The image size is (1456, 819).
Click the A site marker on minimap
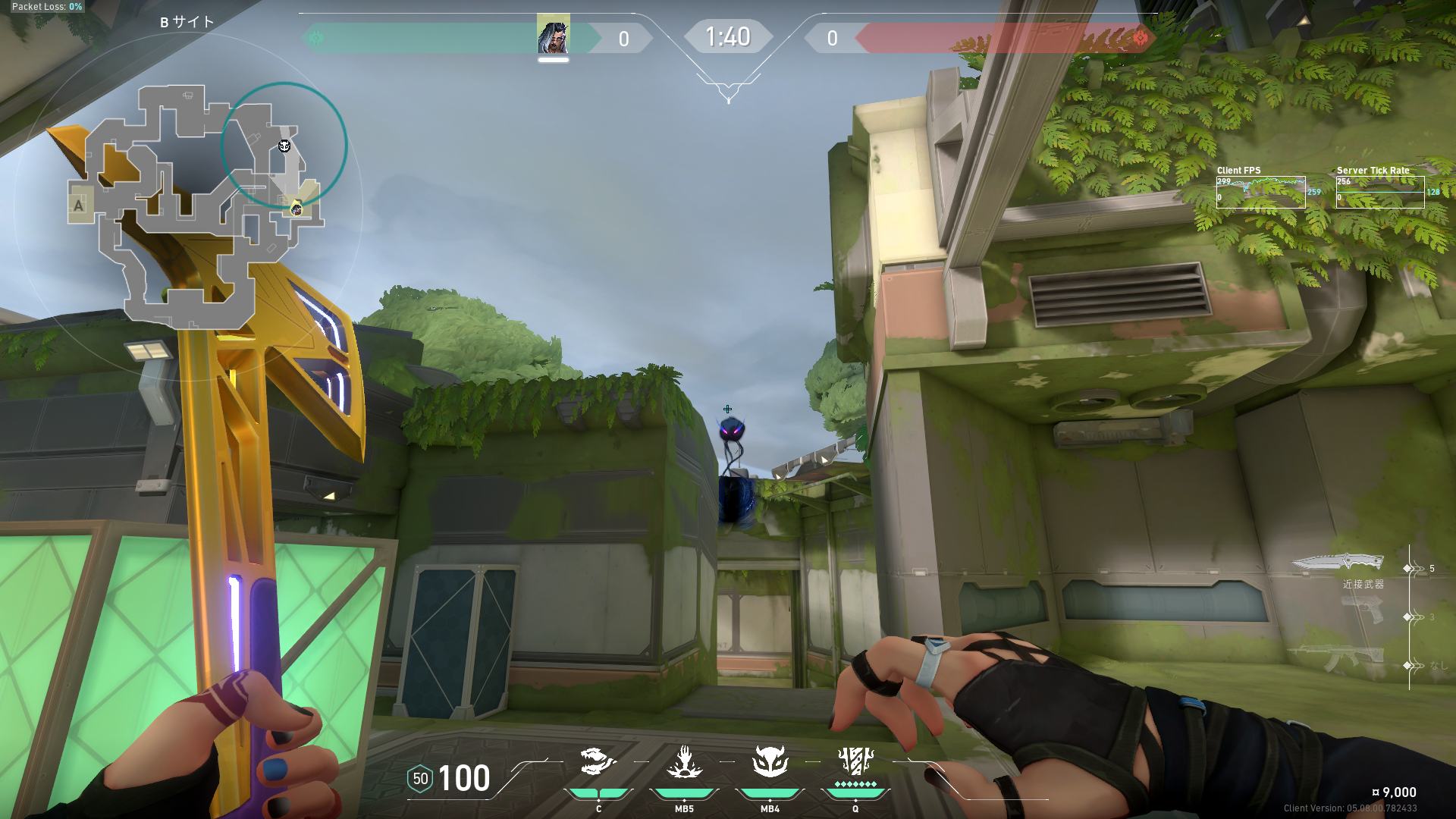(x=78, y=206)
